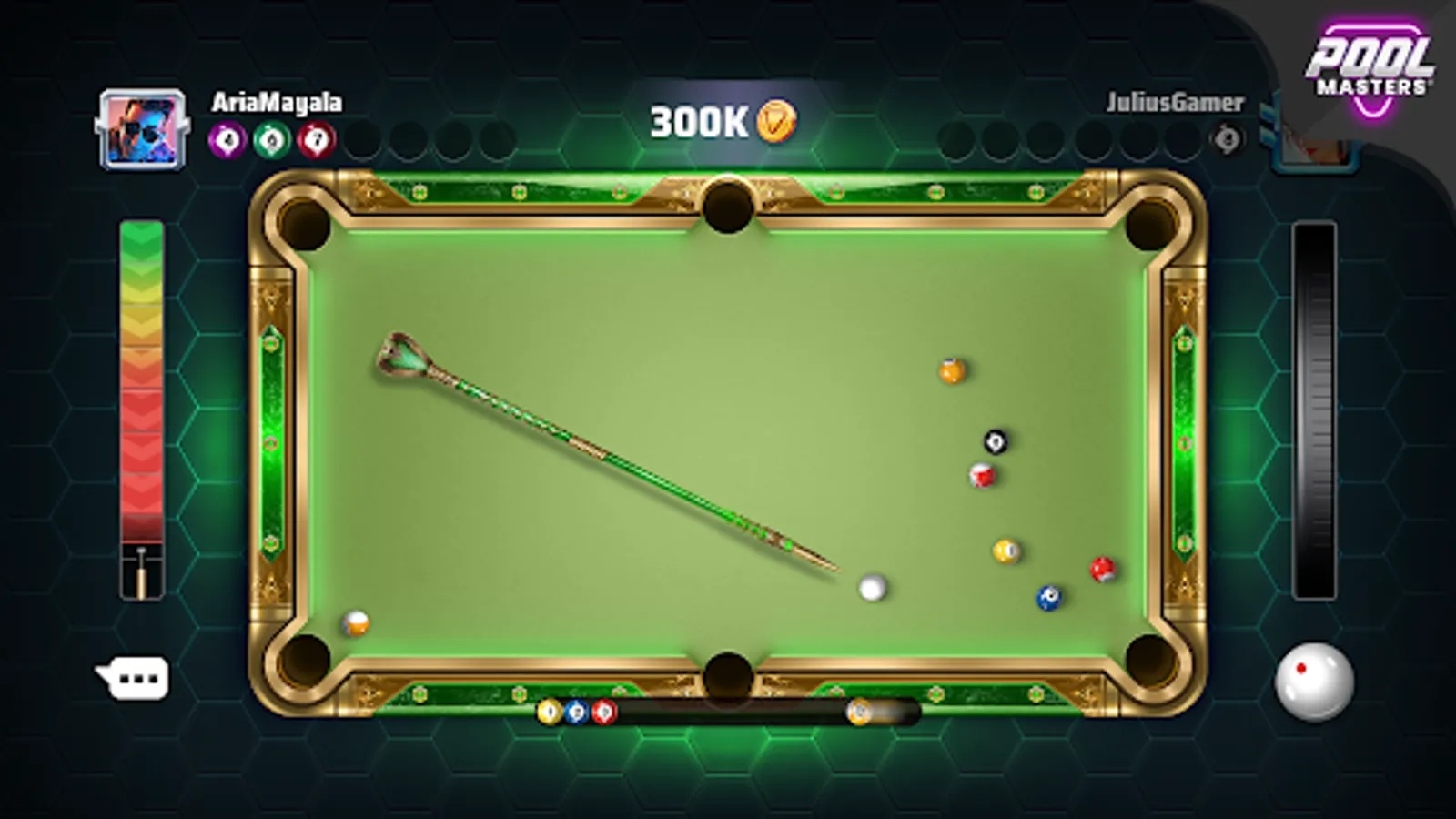Click AriaMayala's player name
The width and height of the screenshot is (1456, 819).
point(275,102)
